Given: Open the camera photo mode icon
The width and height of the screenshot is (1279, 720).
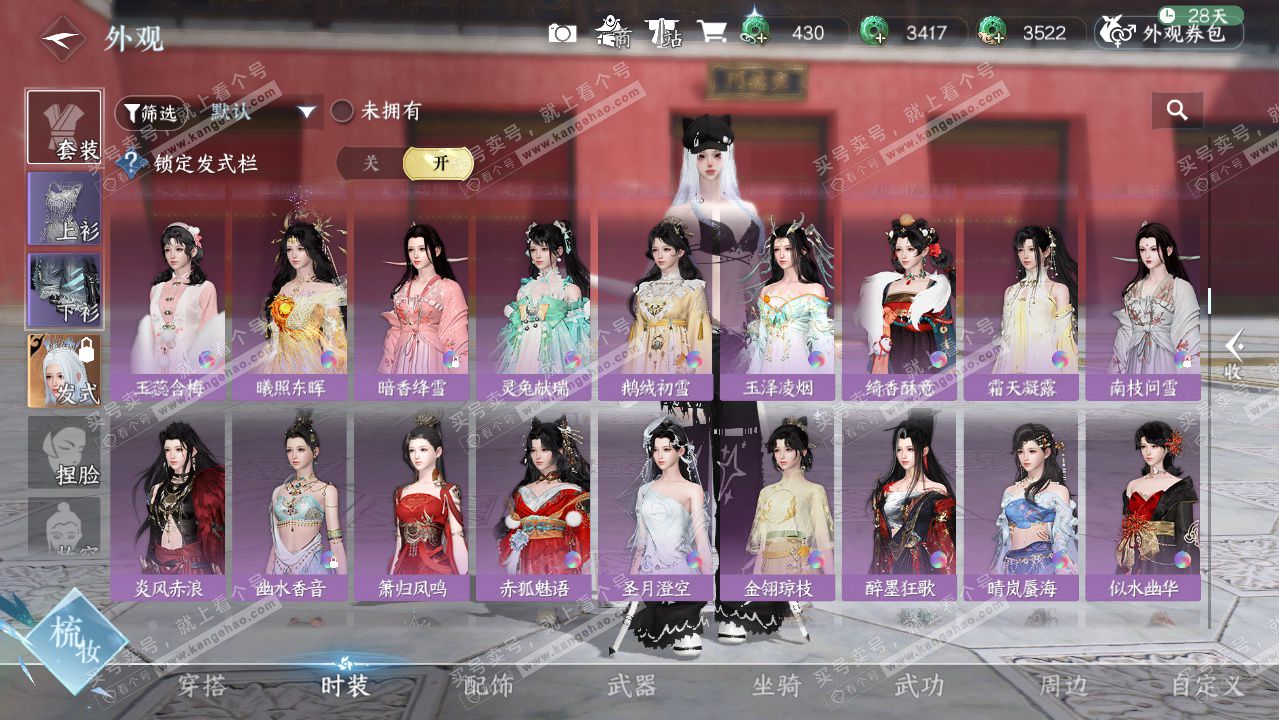Looking at the screenshot, I should (x=562, y=33).
